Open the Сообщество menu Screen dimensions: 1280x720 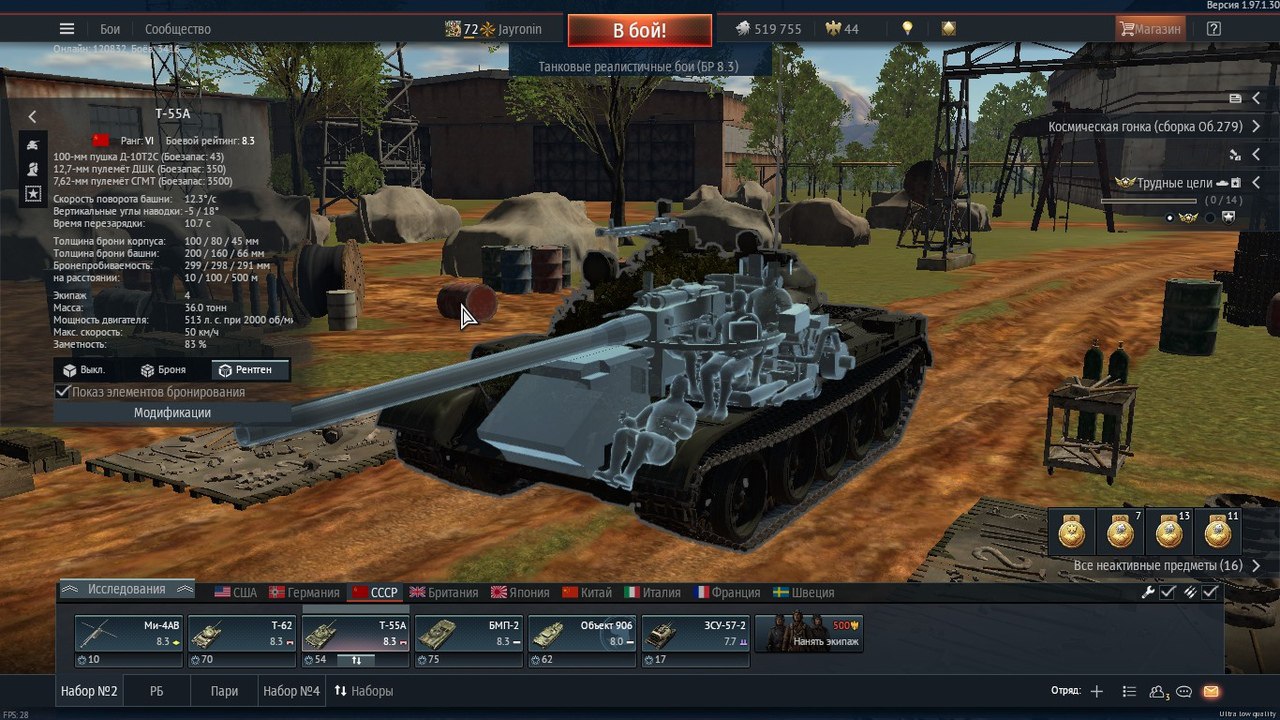coord(178,29)
